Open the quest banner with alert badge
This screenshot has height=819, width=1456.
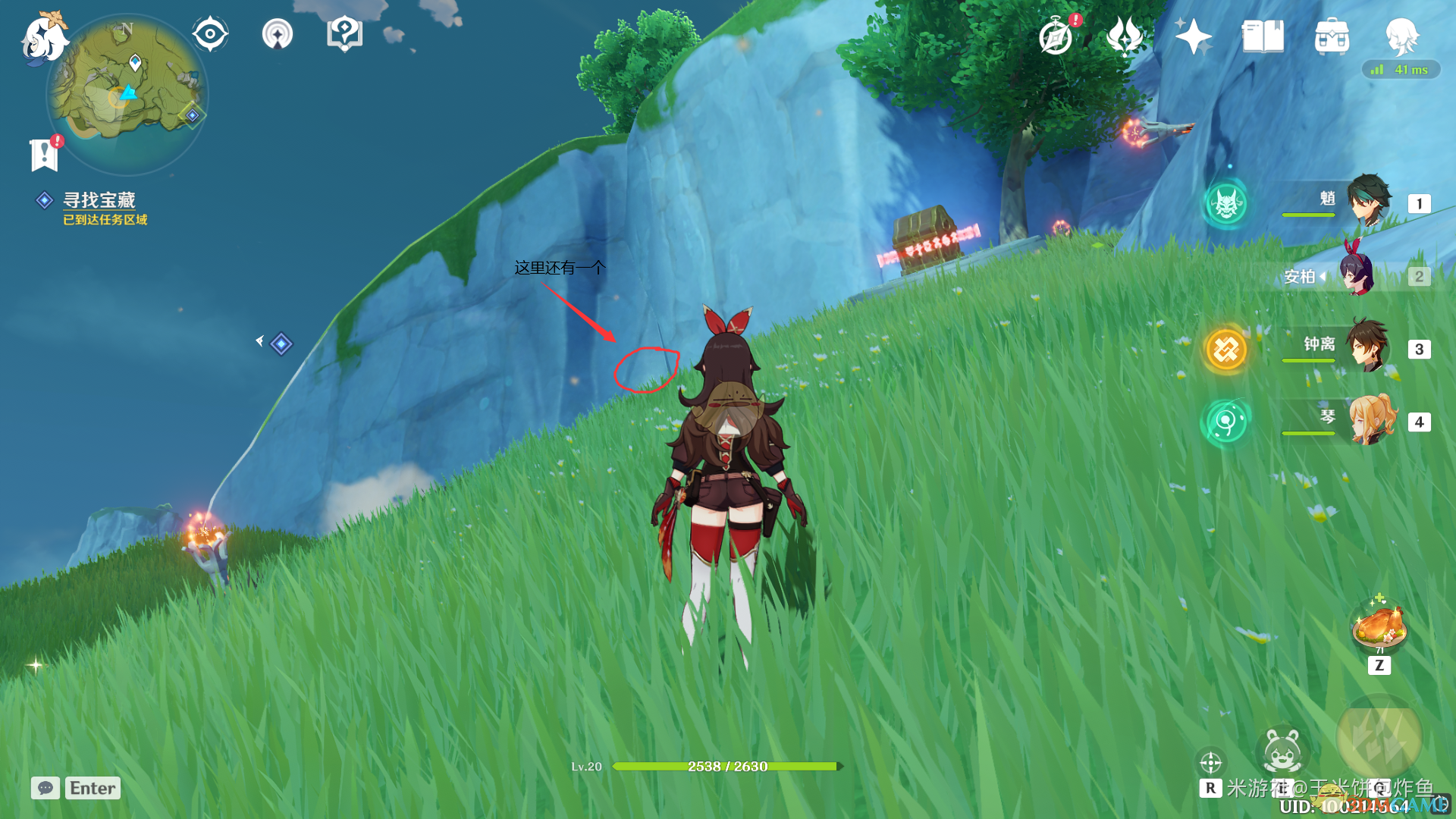click(44, 154)
